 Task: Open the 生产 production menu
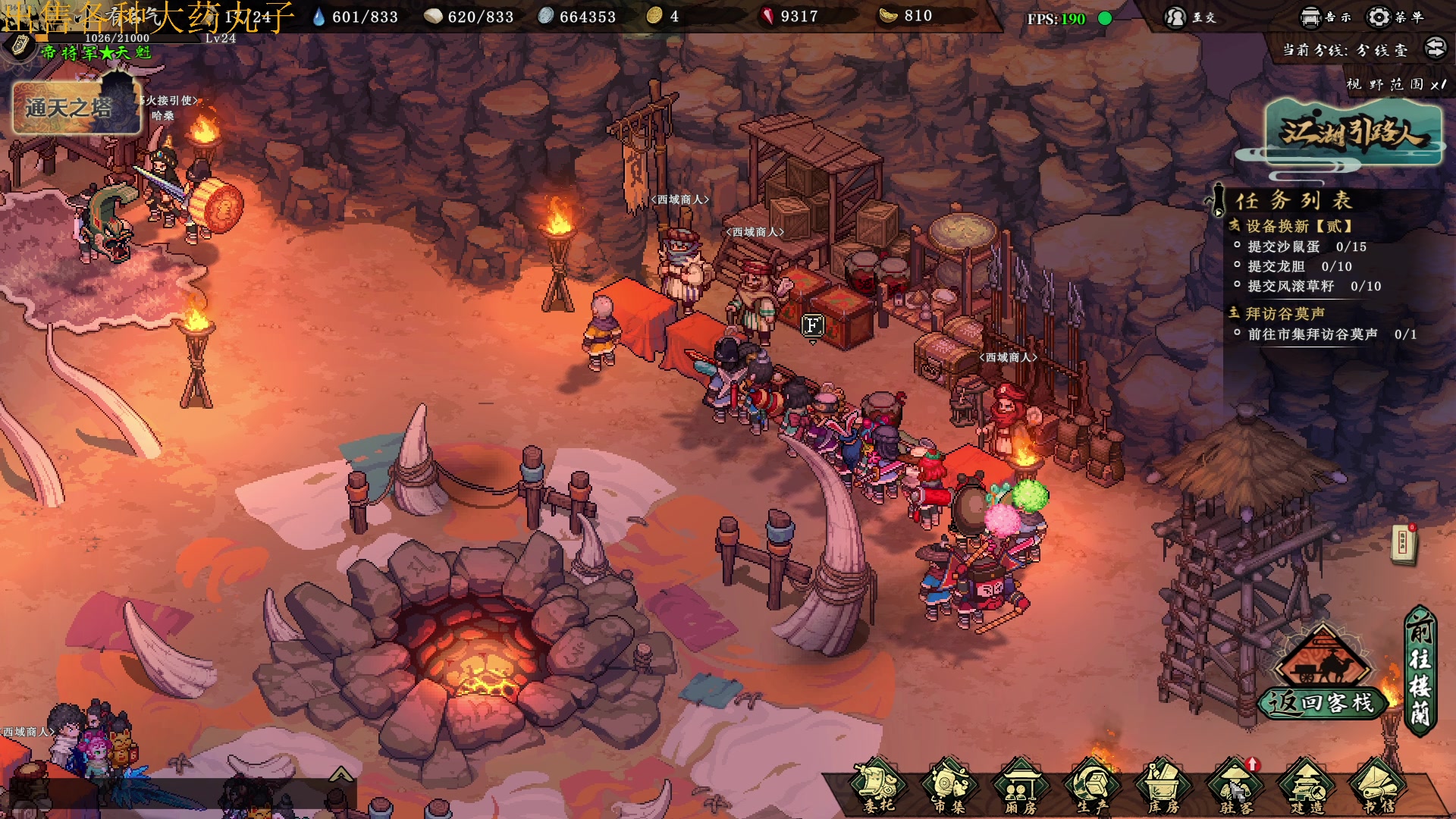pyautogui.click(x=1092, y=787)
